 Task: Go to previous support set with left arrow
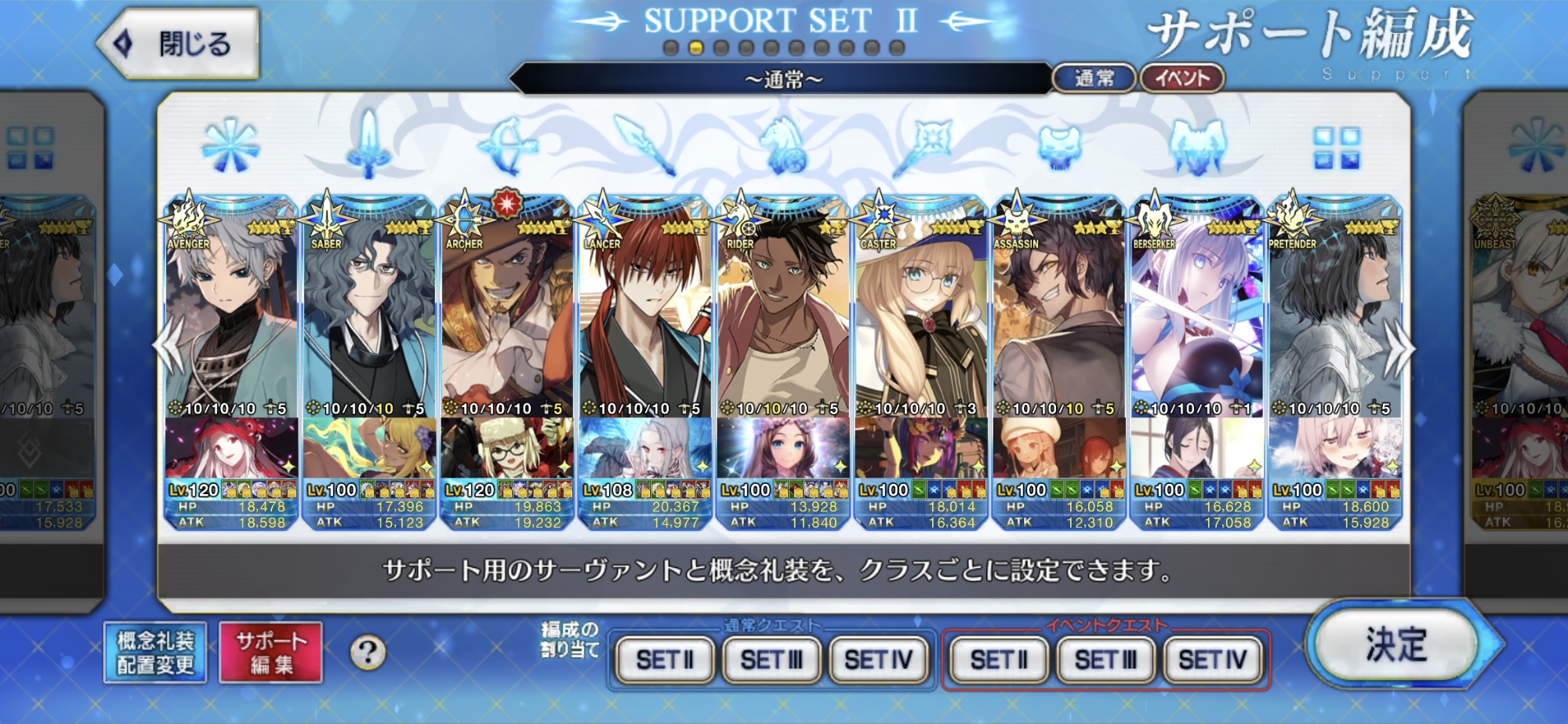169,350
